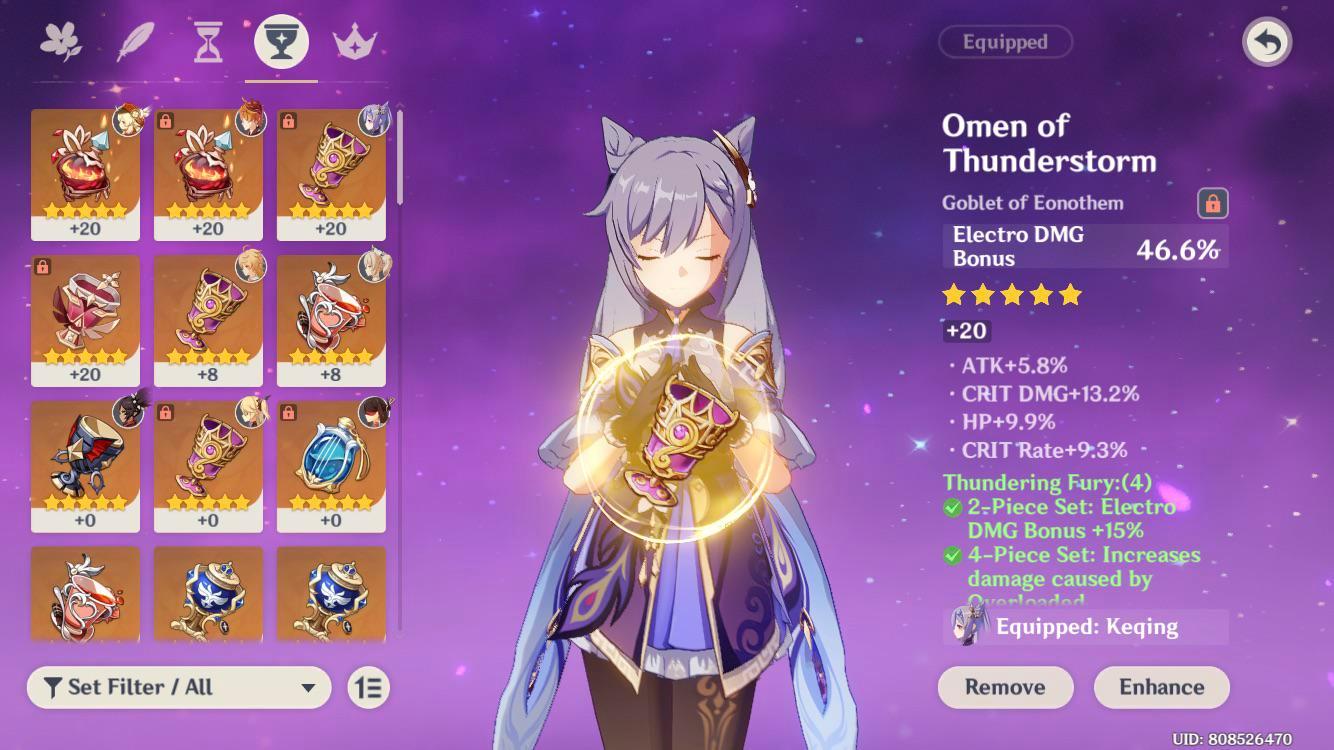Screen dimensions: 1334x750
Task: Select the Sands of Eon hourglass icon
Action: point(207,38)
